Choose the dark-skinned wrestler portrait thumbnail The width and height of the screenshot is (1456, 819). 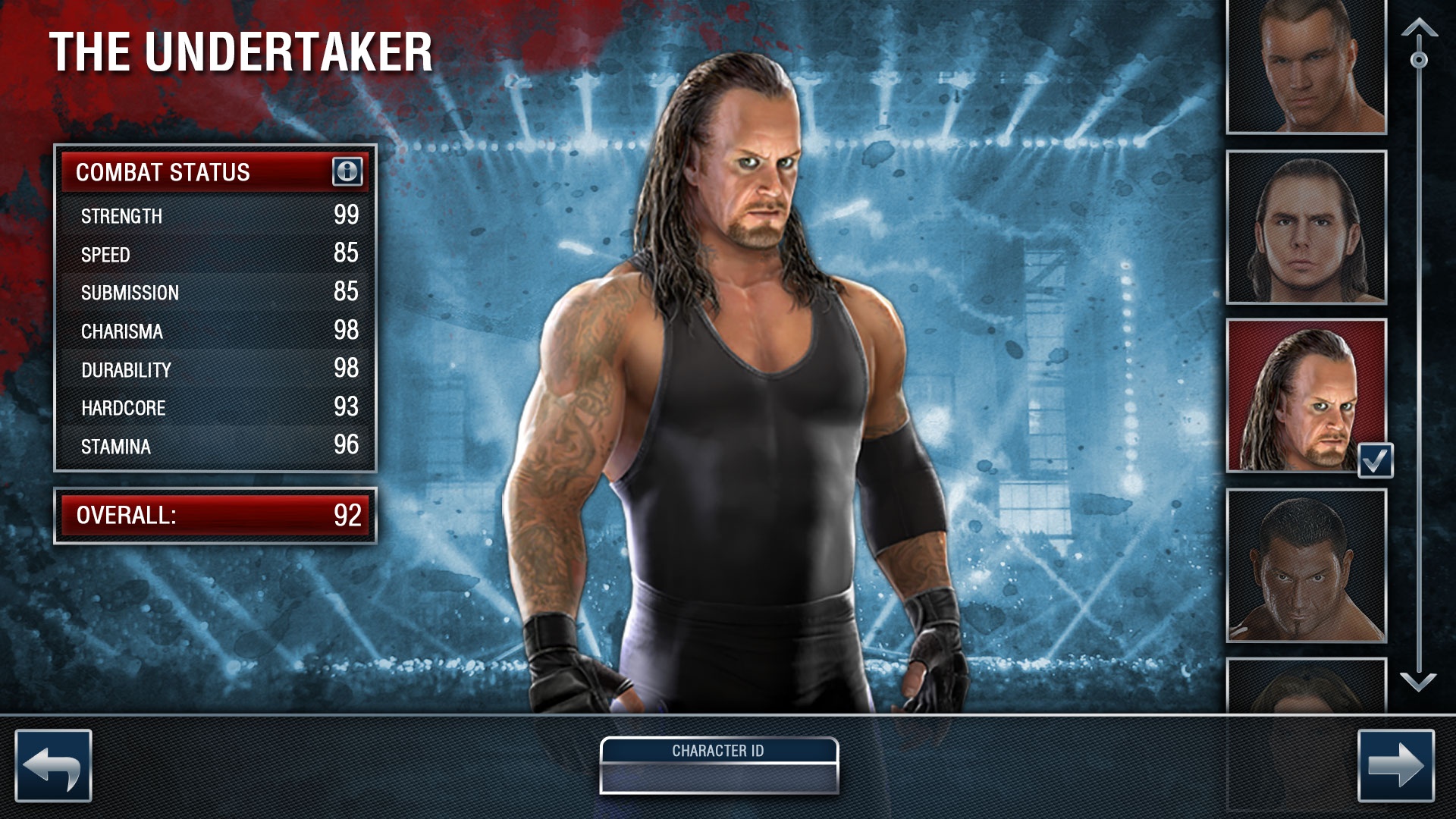click(1306, 566)
